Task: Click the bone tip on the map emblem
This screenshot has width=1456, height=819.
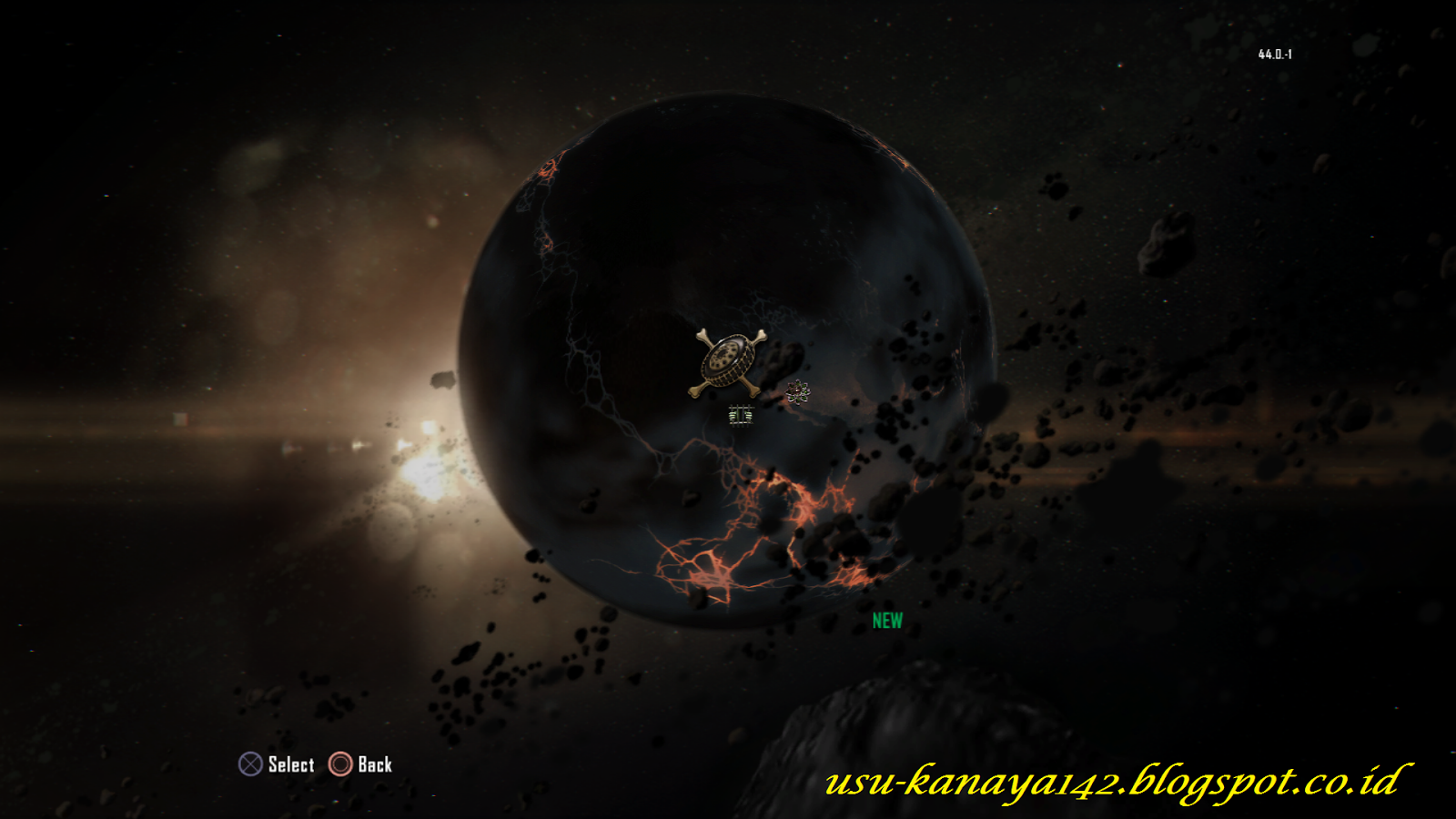Action: point(702,335)
